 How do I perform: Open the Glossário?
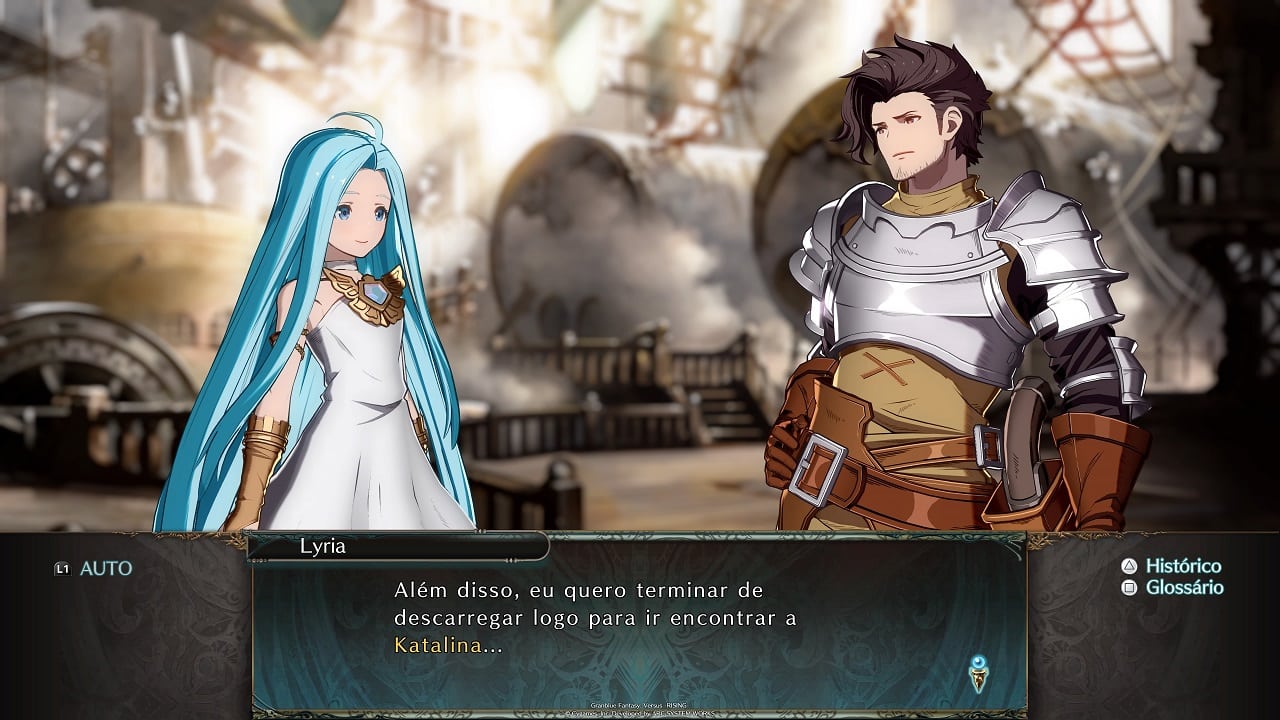tap(1173, 587)
